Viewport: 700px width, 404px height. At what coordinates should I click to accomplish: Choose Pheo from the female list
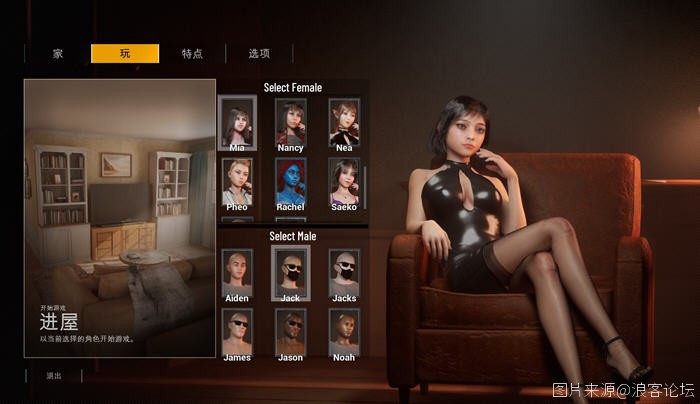coord(237,182)
